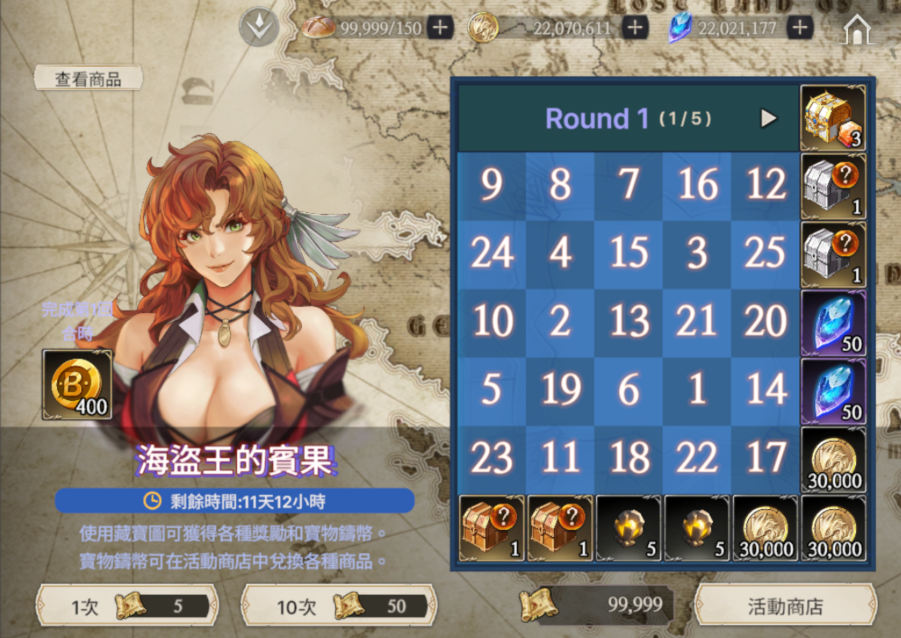Open the 活動商店 event shop
This screenshot has height=638, width=901.
(785, 606)
